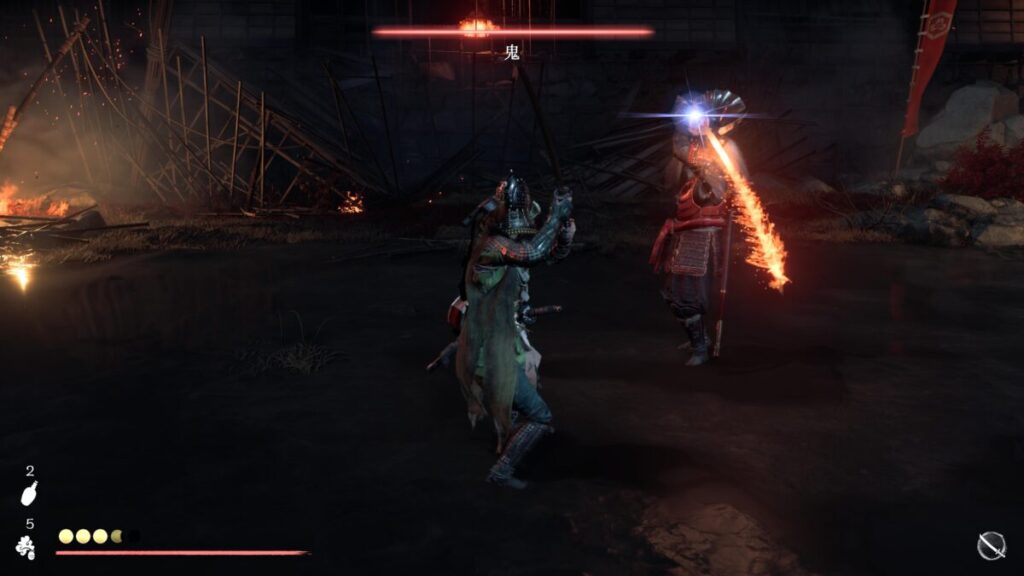Click the katana circle weapon icon
Viewport: 1024px width, 576px height.
coord(990,545)
